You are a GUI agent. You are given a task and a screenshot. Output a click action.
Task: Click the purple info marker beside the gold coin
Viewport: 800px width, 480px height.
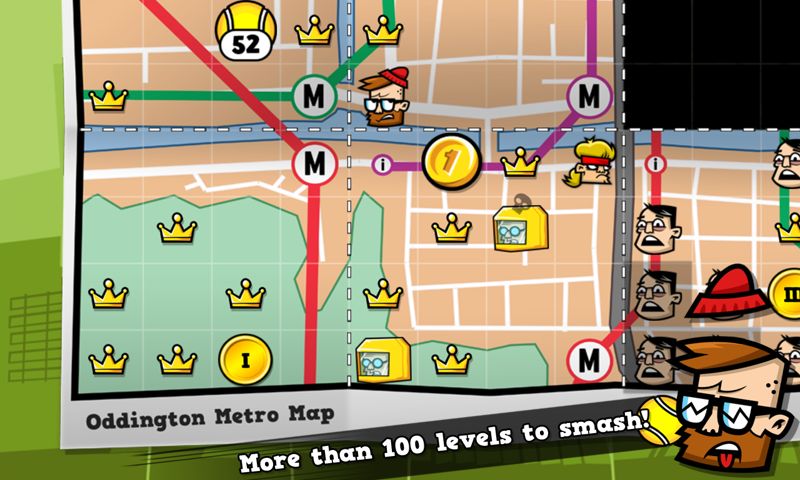[x=381, y=163]
